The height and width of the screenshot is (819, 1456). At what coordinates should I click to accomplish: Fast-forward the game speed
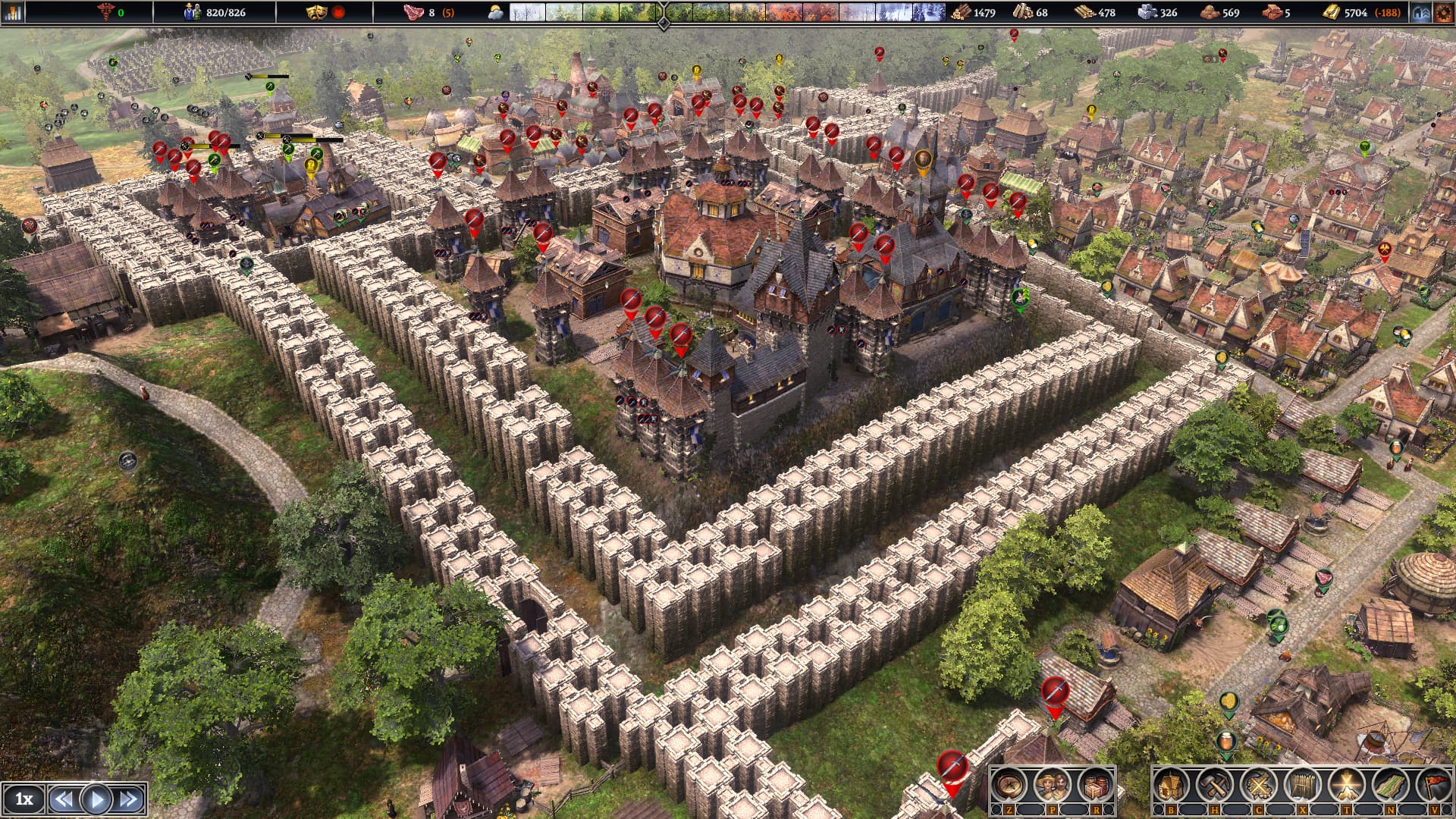[129, 799]
